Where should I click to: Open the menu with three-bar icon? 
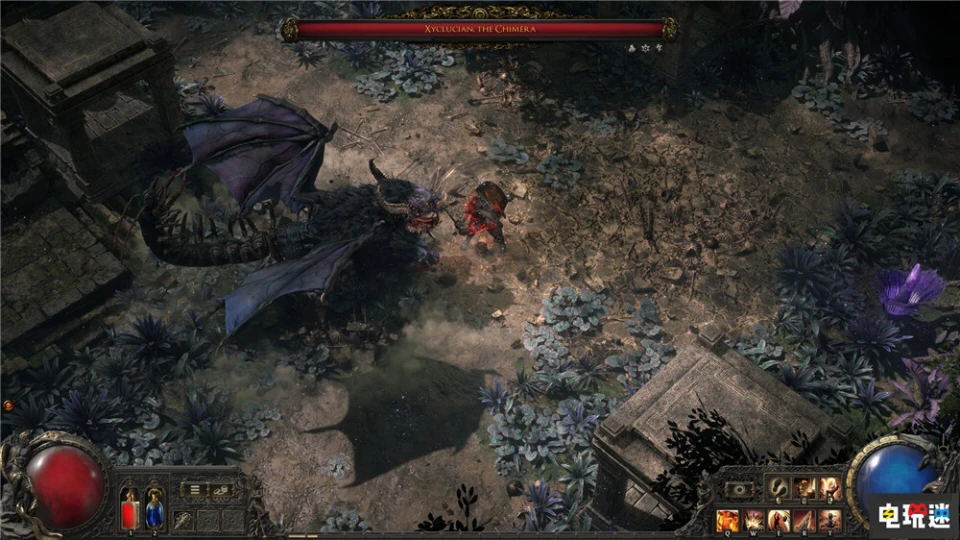[x=196, y=490]
